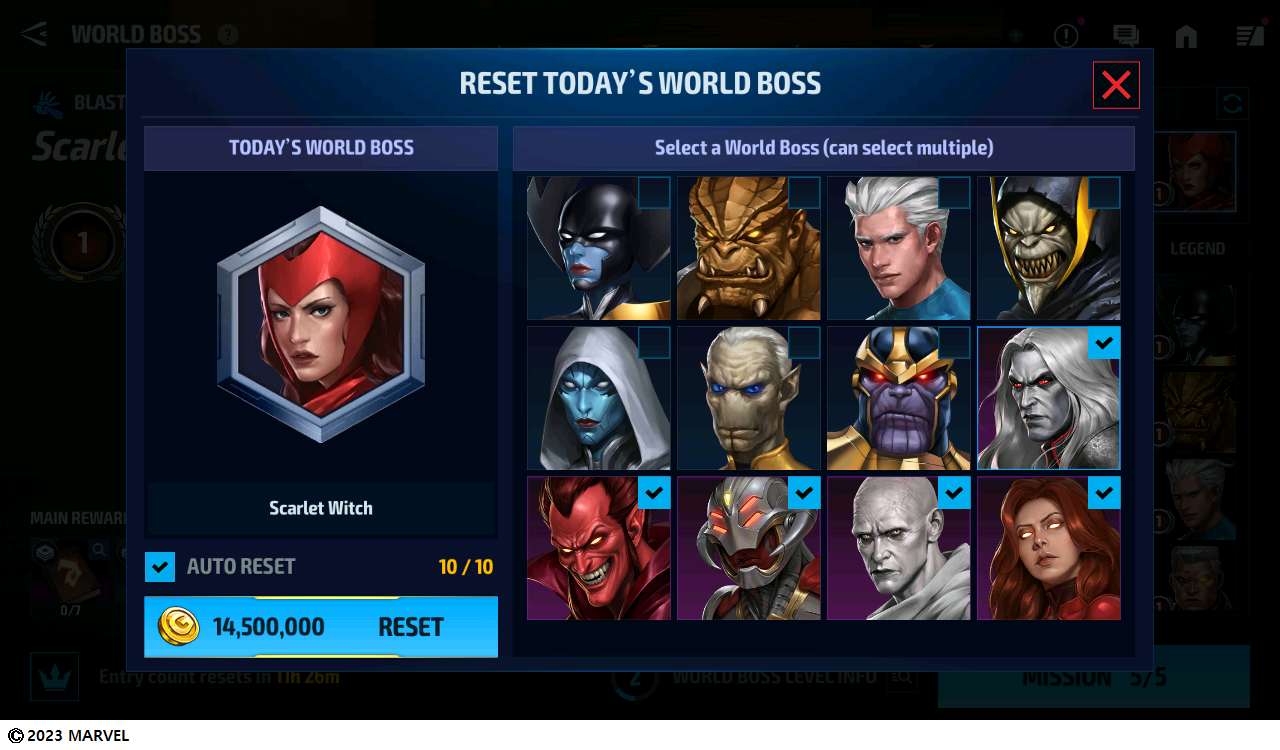Deselect the Knull world boss tile
Viewport: 1280px width, 750px height.
point(1048,398)
